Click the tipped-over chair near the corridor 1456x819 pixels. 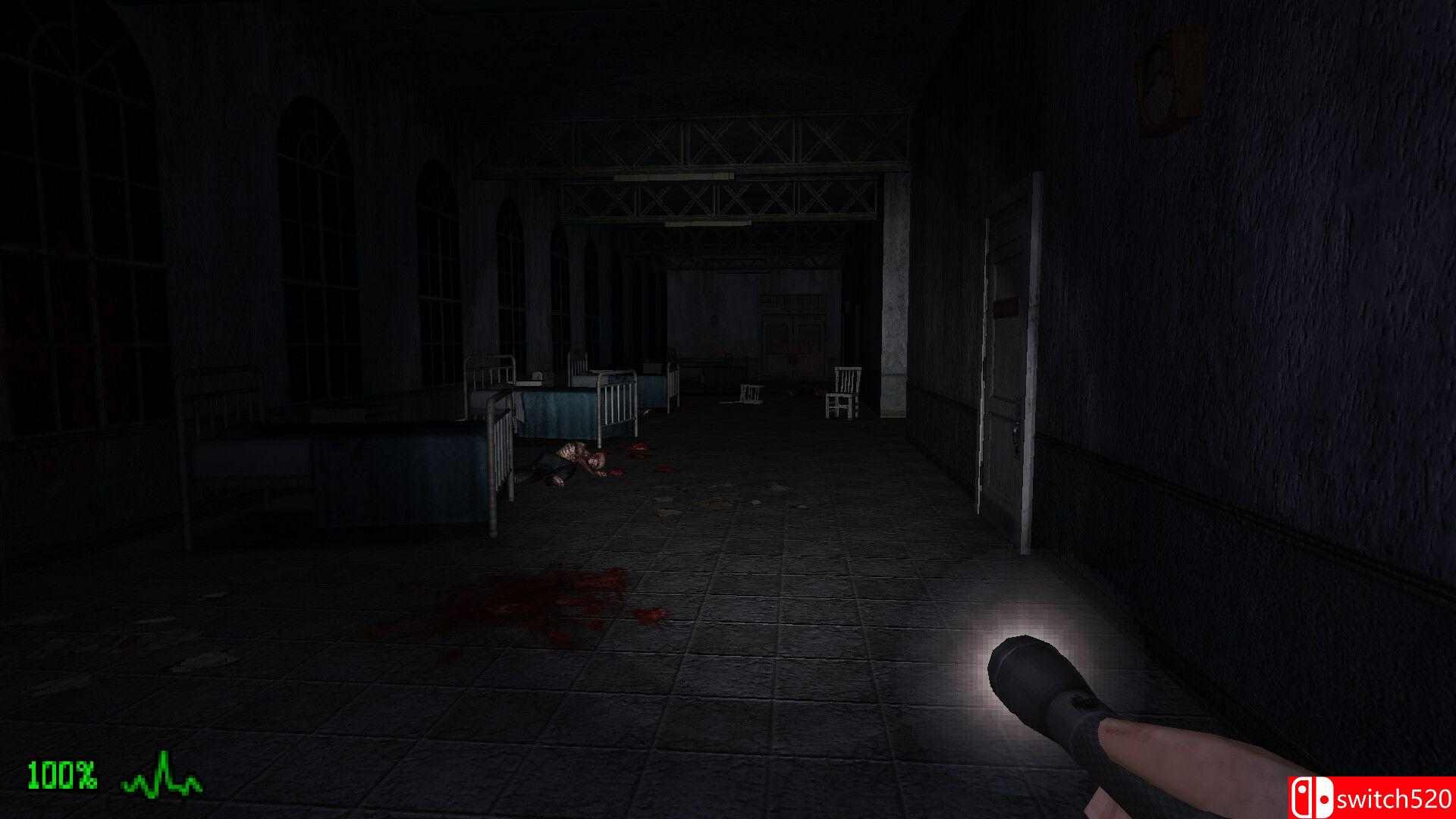[751, 394]
